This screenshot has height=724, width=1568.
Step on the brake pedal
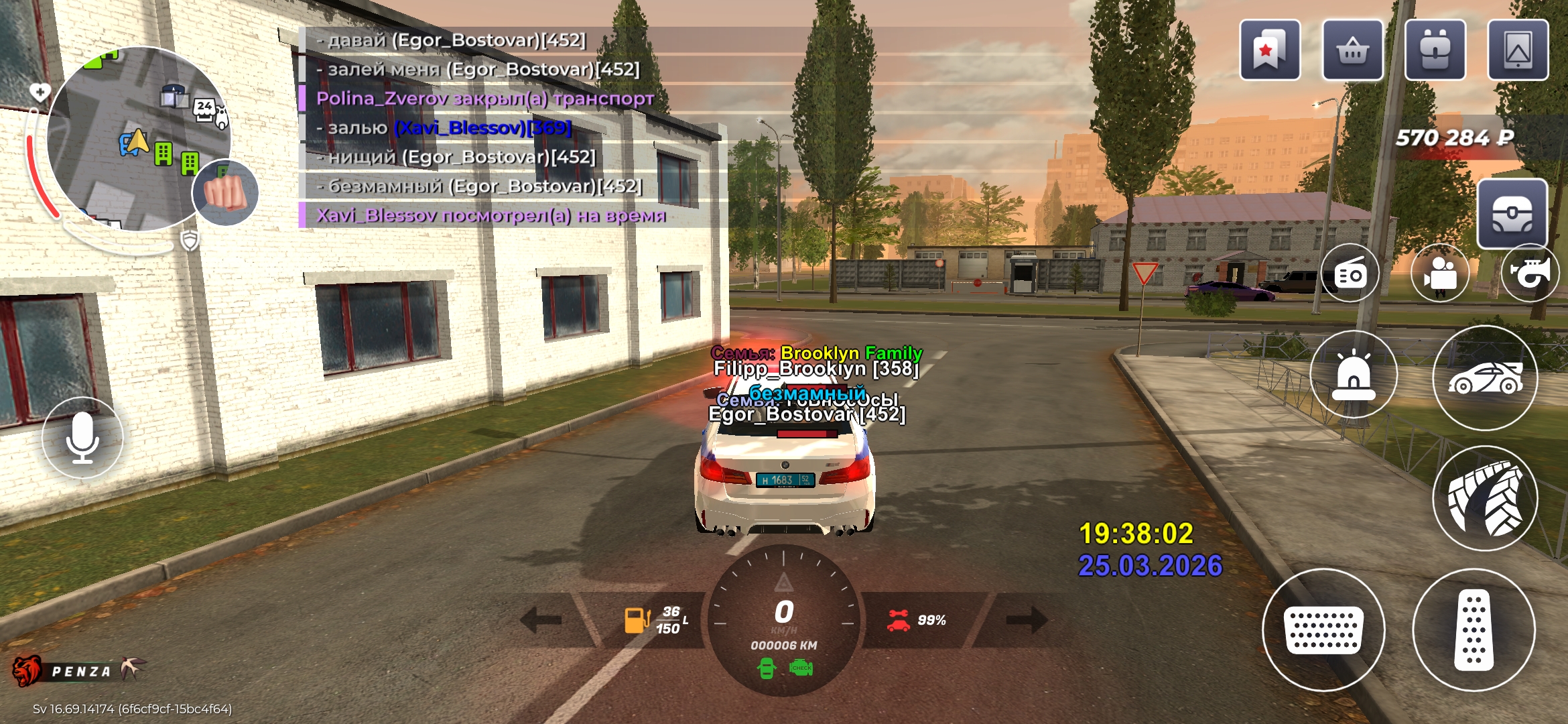coord(1323,630)
